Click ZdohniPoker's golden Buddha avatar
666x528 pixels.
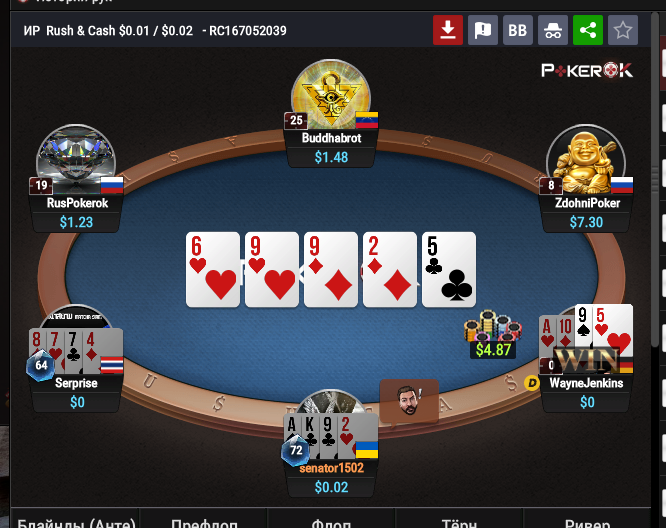point(586,160)
